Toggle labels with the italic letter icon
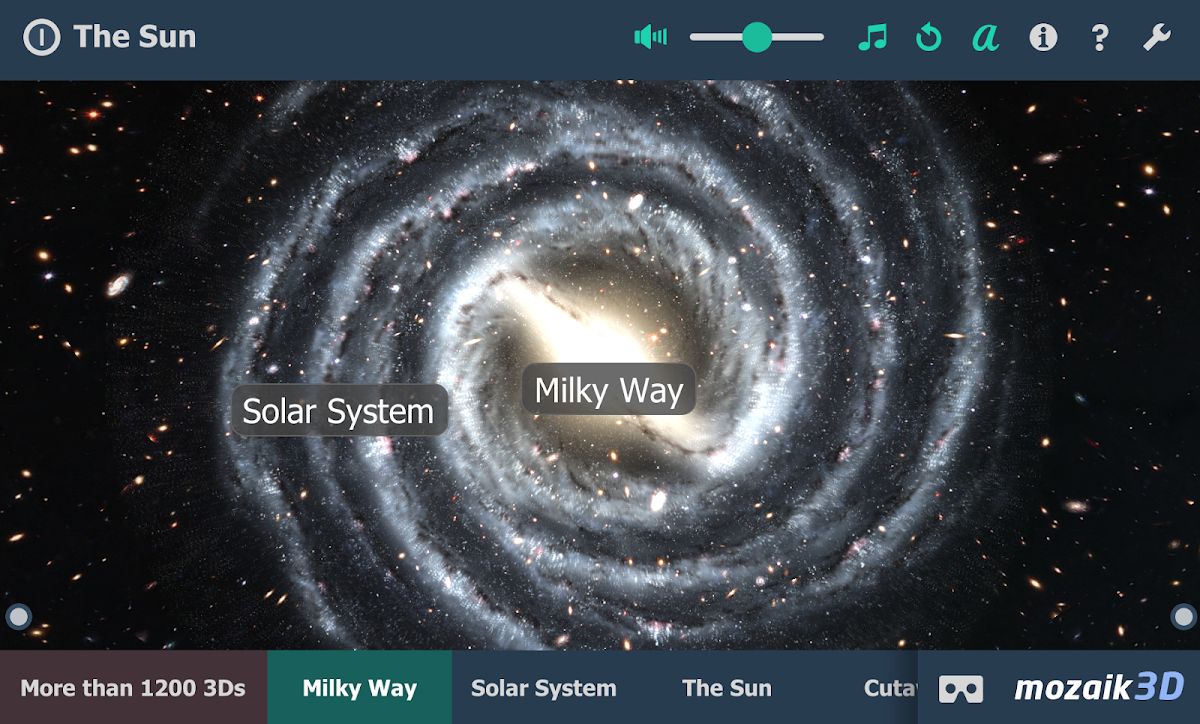This screenshot has height=724, width=1200. pyautogui.click(x=986, y=38)
